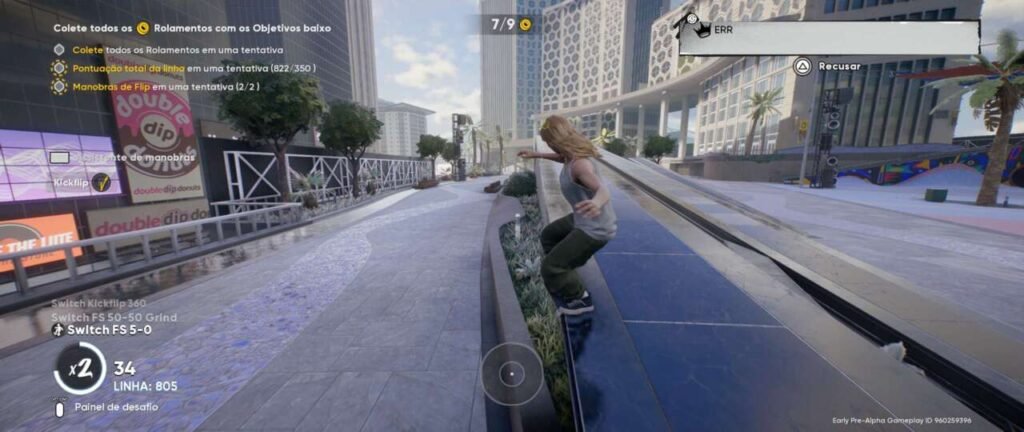The height and width of the screenshot is (432, 1024).
Task: Open the ERR notification banner
Action: coord(828,37)
